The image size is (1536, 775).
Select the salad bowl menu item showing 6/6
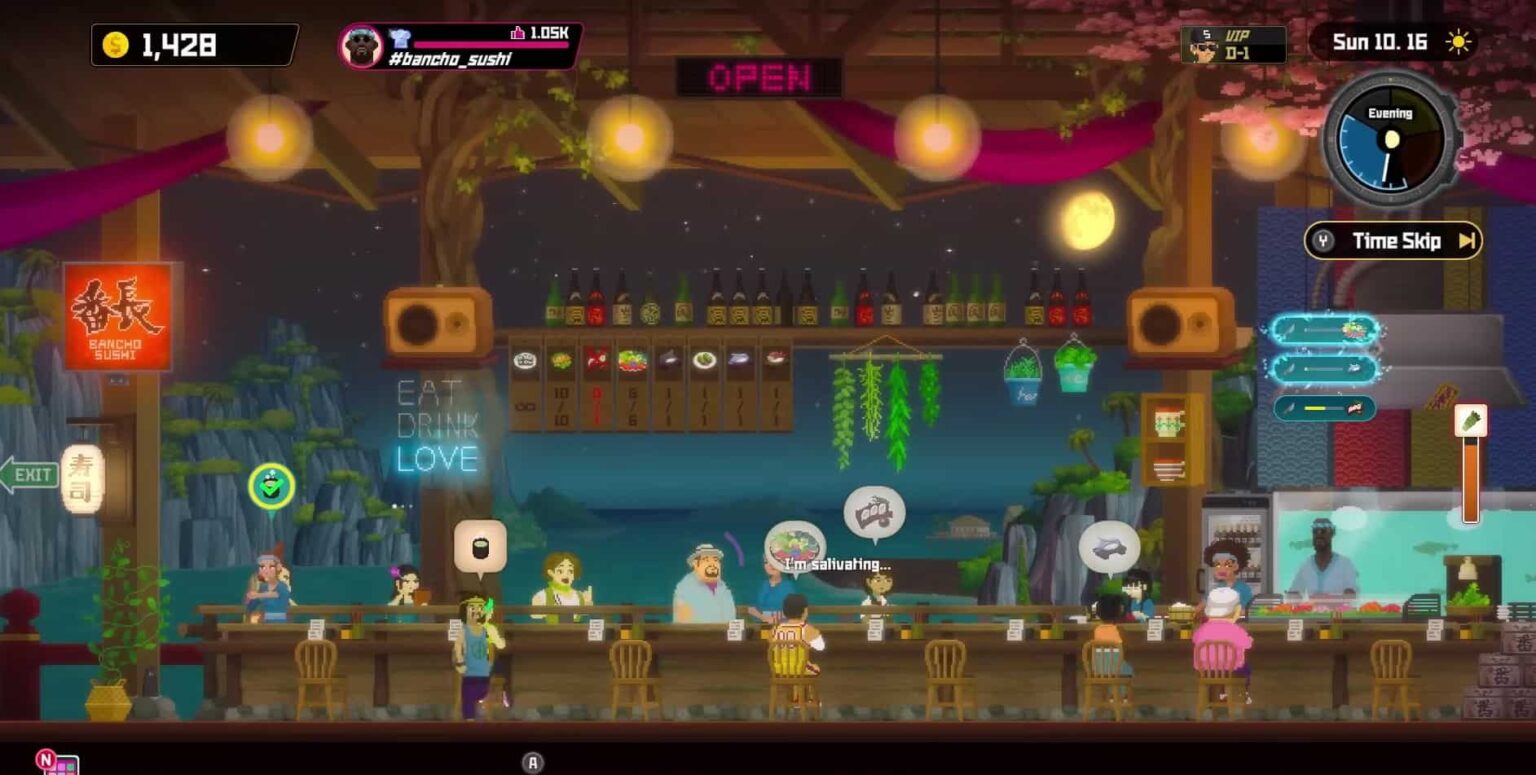tap(632, 385)
